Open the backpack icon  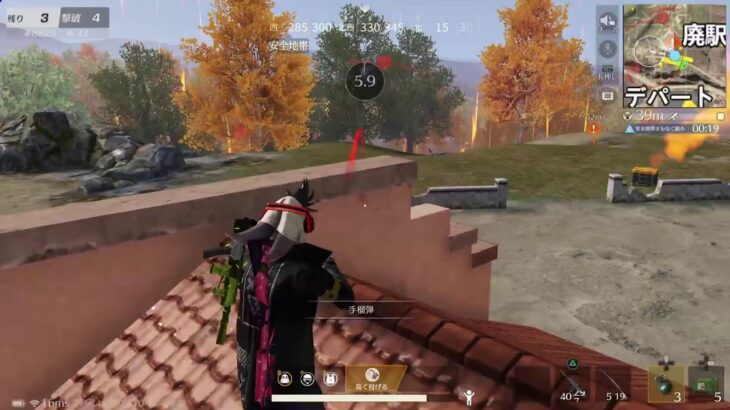329,379
